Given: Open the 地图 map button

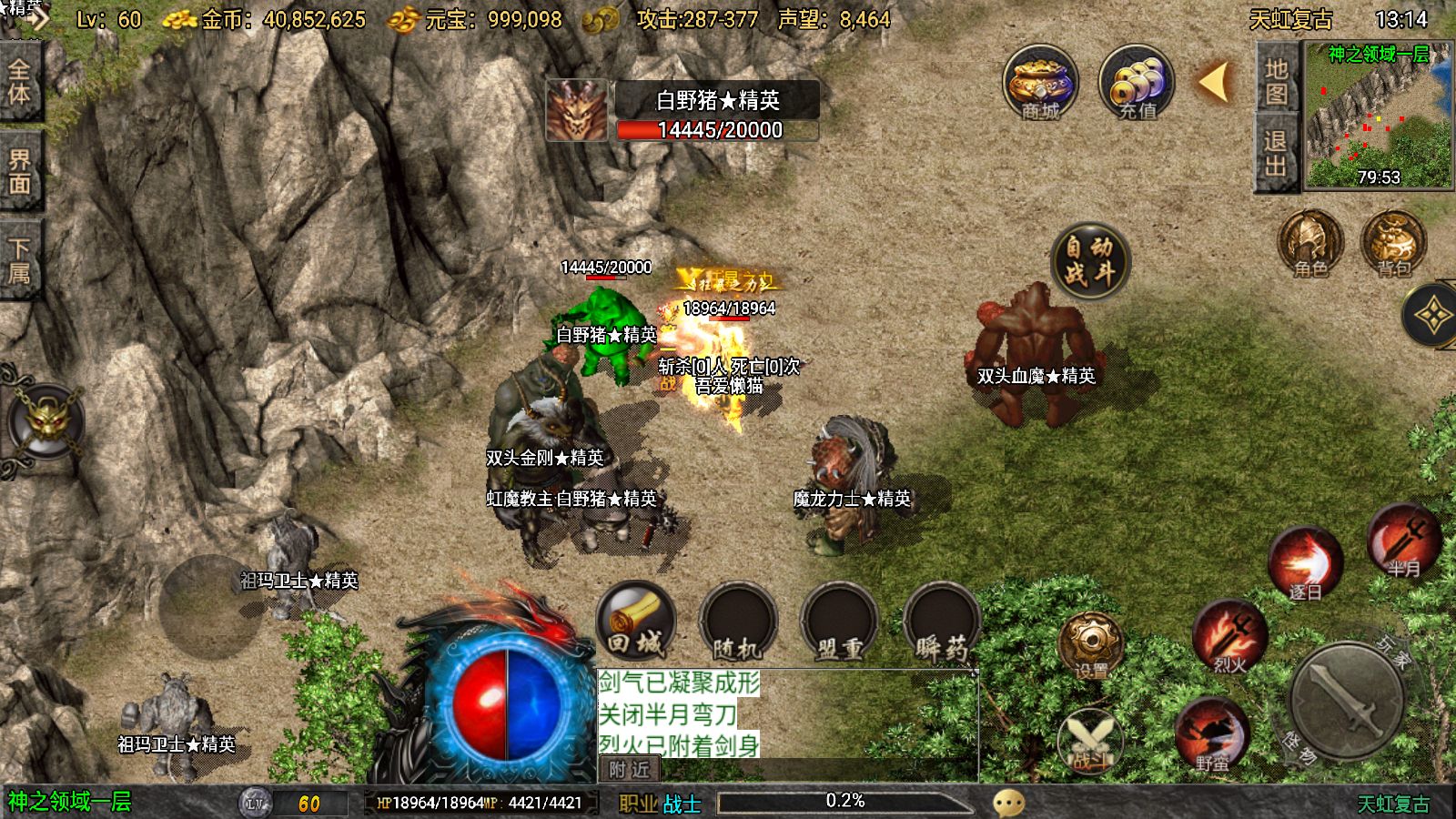Looking at the screenshot, I should coord(1276,81).
